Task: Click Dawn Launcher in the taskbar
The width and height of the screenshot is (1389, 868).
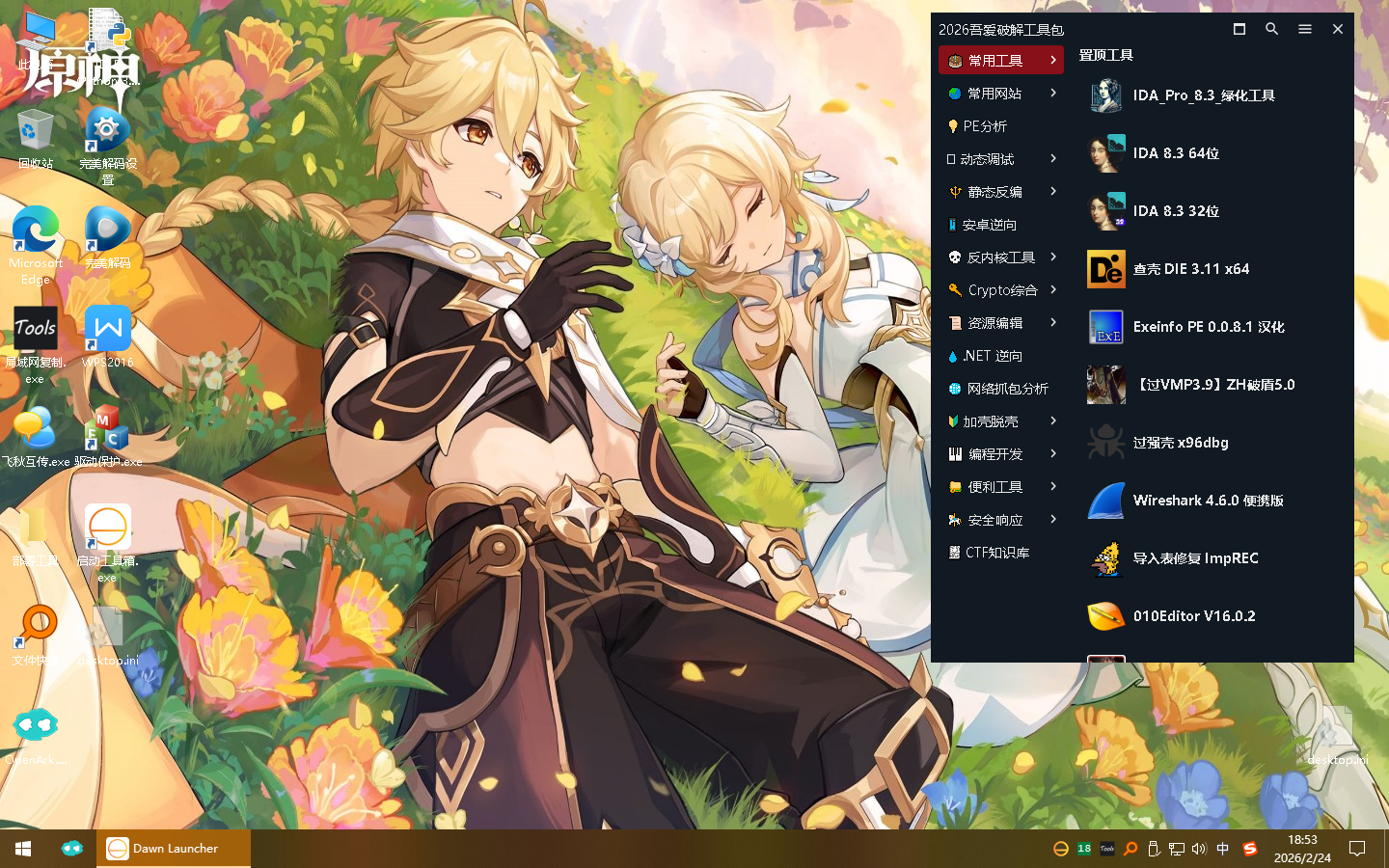Action: tap(174, 849)
